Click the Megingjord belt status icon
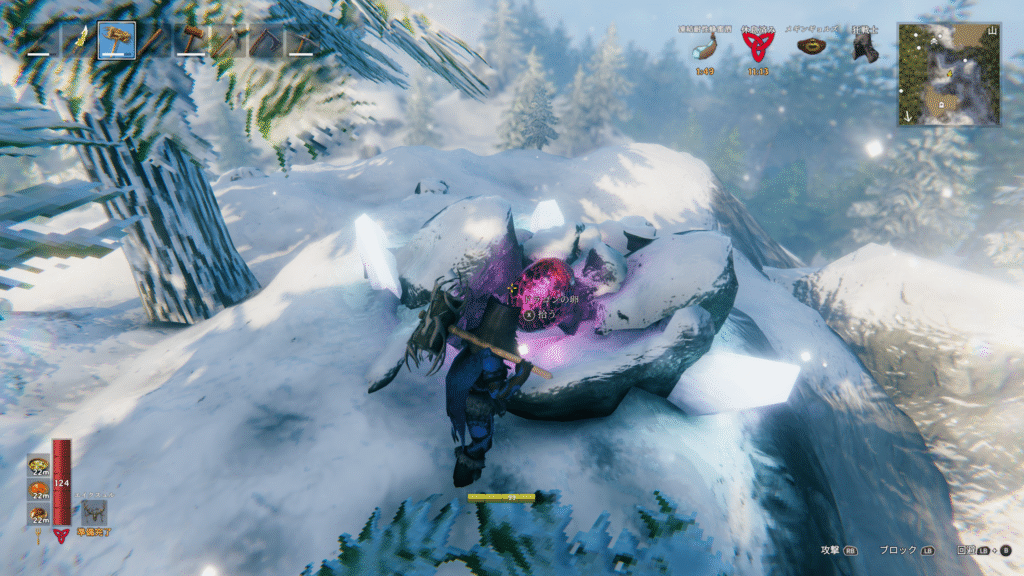 (810, 46)
